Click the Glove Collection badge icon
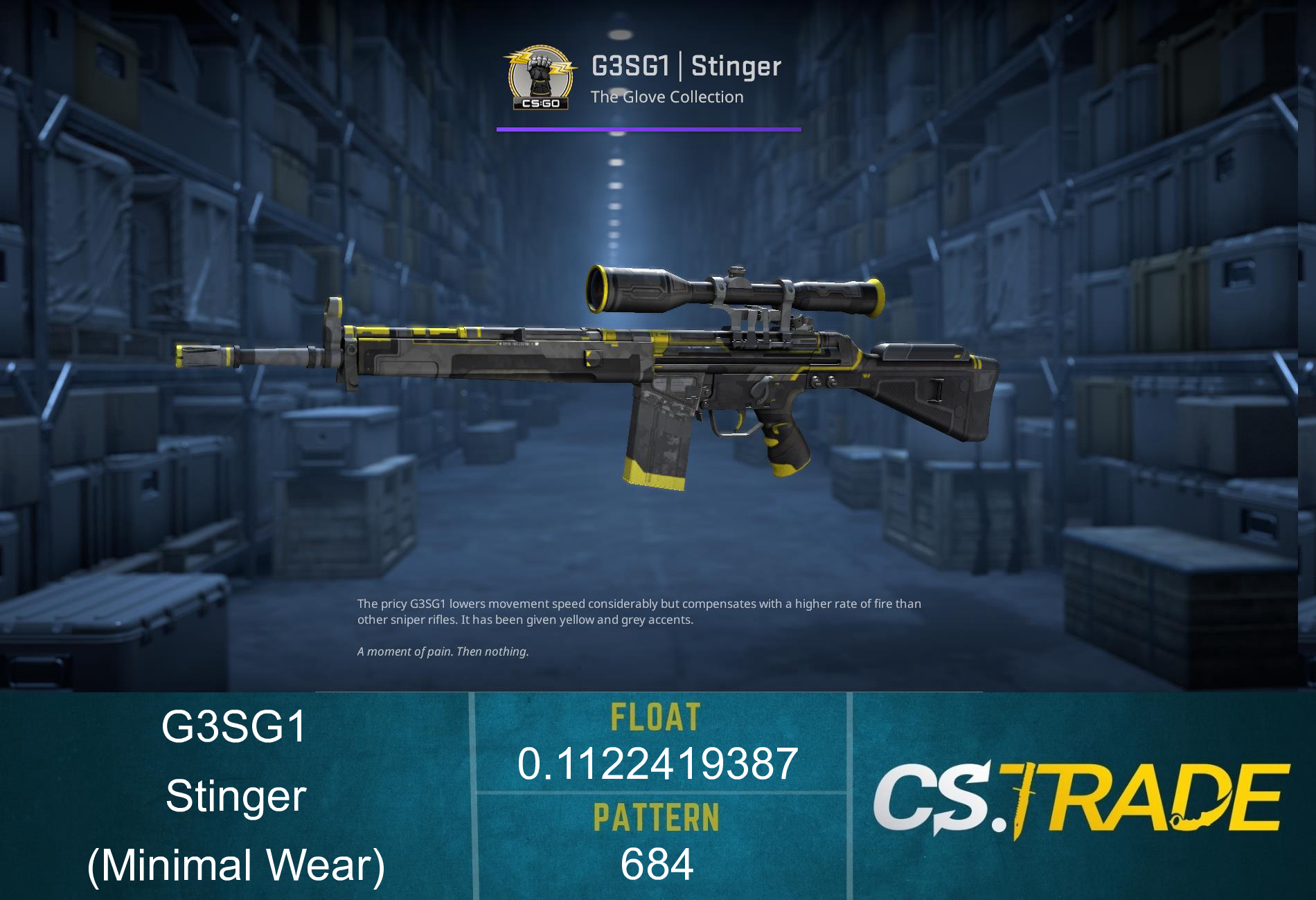 tap(540, 78)
